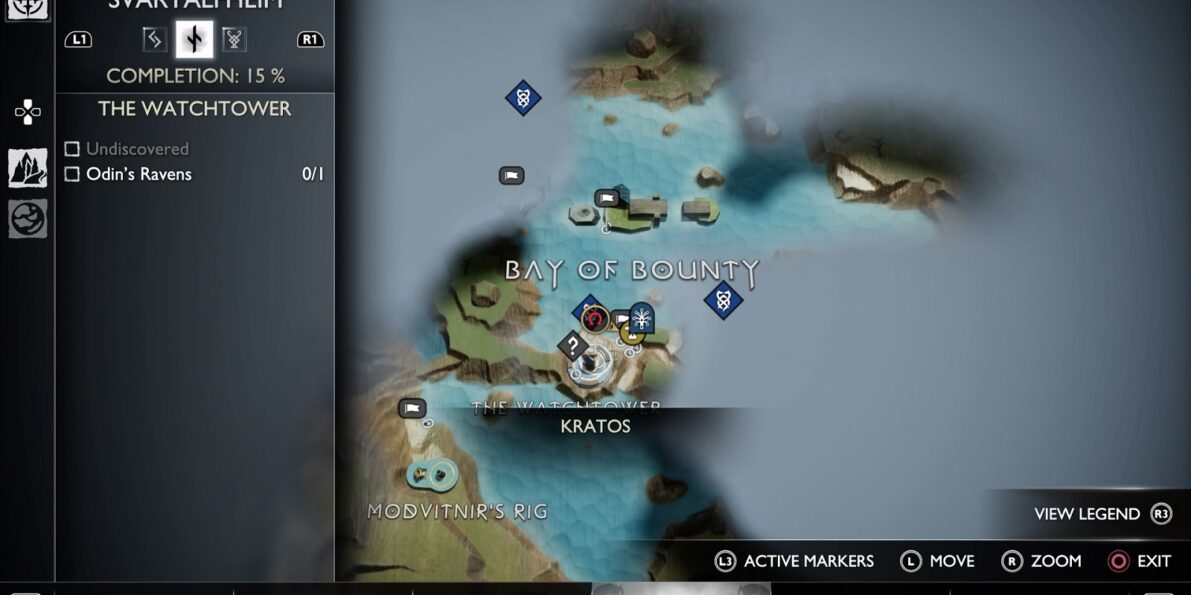Pick the flag marker on the northern island
Screen dimensions: 1191x595
click(607, 198)
